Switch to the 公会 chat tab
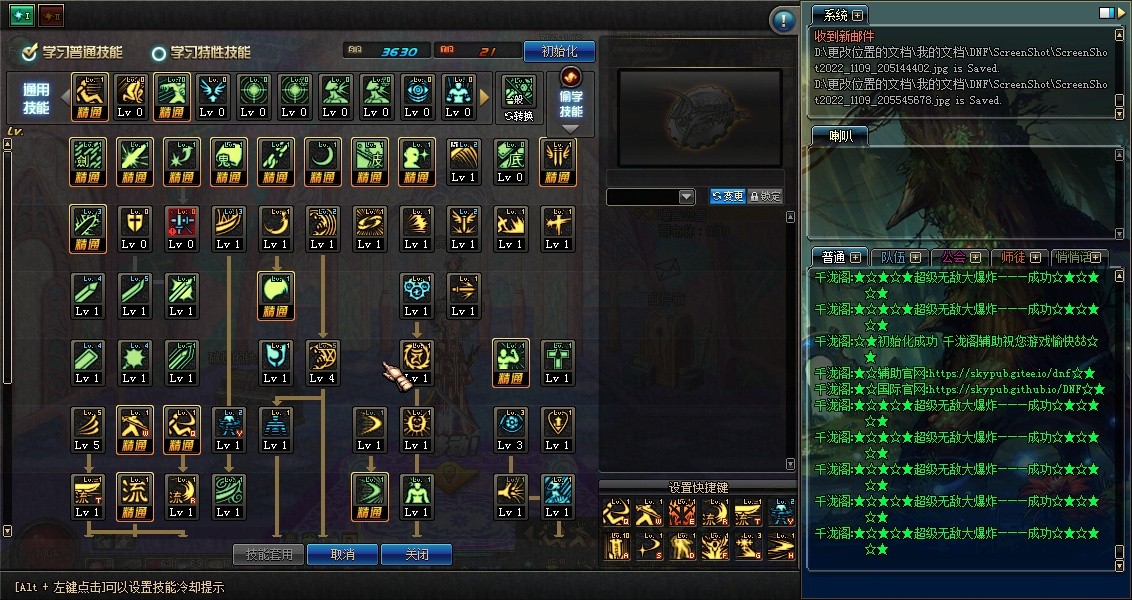This screenshot has height=600, width=1132. (957, 257)
